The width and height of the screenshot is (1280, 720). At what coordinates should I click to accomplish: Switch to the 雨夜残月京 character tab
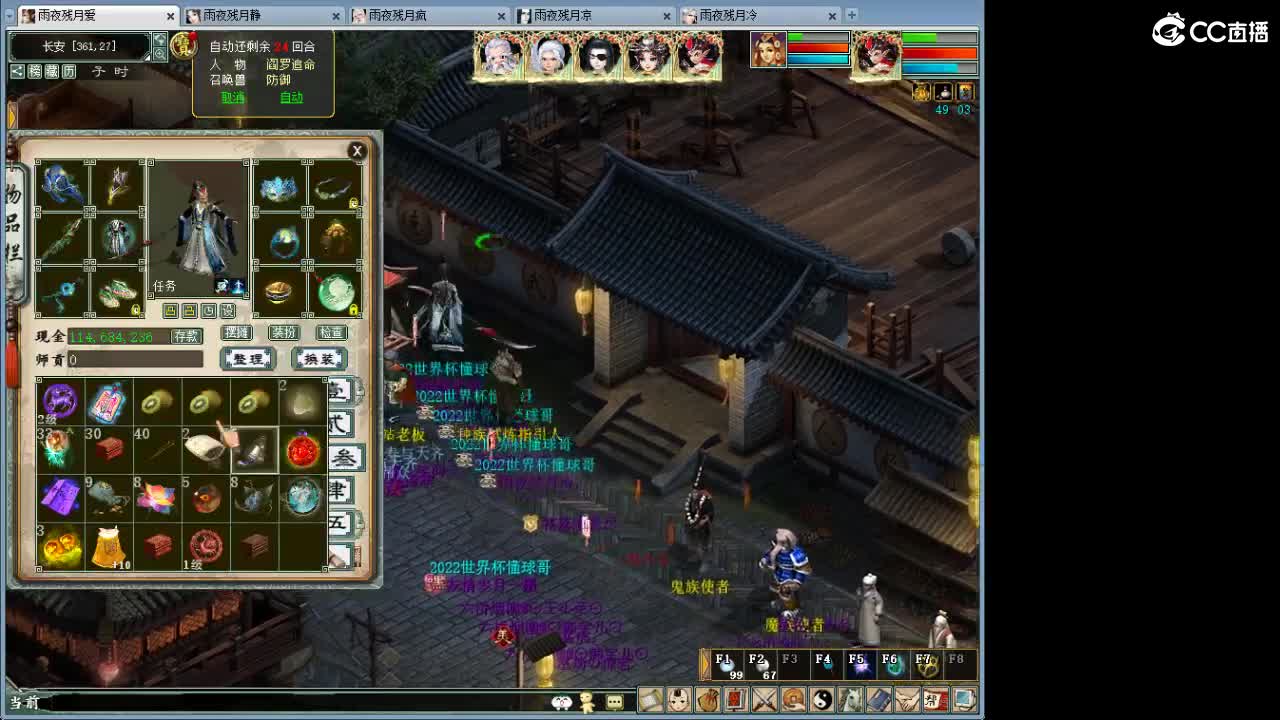(x=580, y=16)
